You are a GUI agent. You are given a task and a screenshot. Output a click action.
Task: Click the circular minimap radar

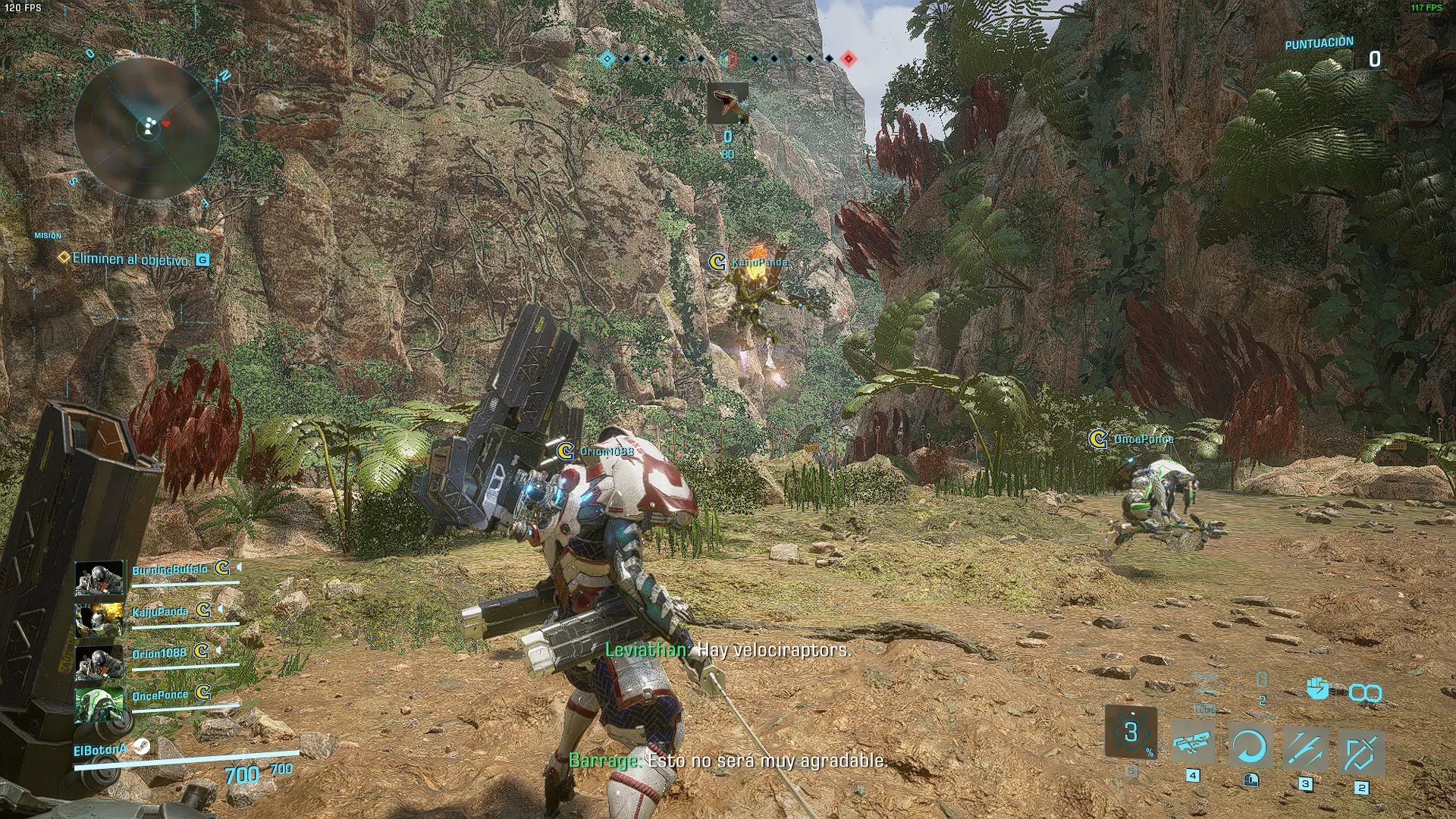click(x=147, y=129)
